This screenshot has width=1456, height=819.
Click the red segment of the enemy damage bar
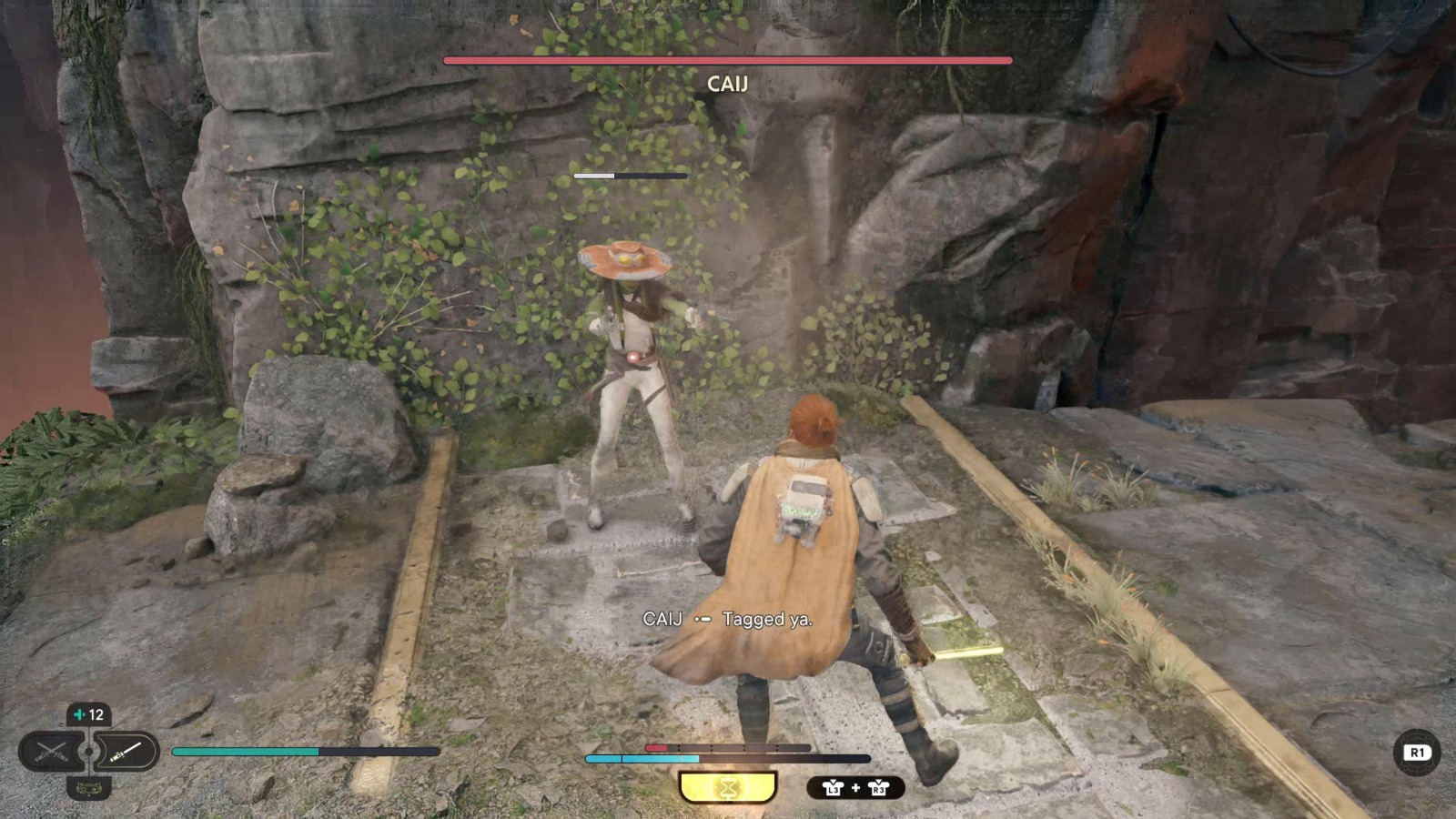point(657,747)
